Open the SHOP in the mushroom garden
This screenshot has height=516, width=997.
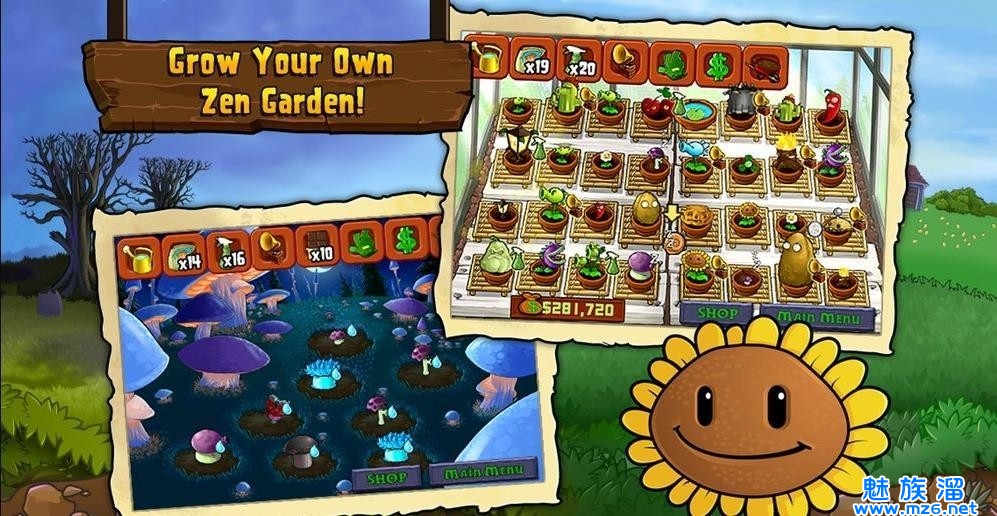click(x=388, y=478)
